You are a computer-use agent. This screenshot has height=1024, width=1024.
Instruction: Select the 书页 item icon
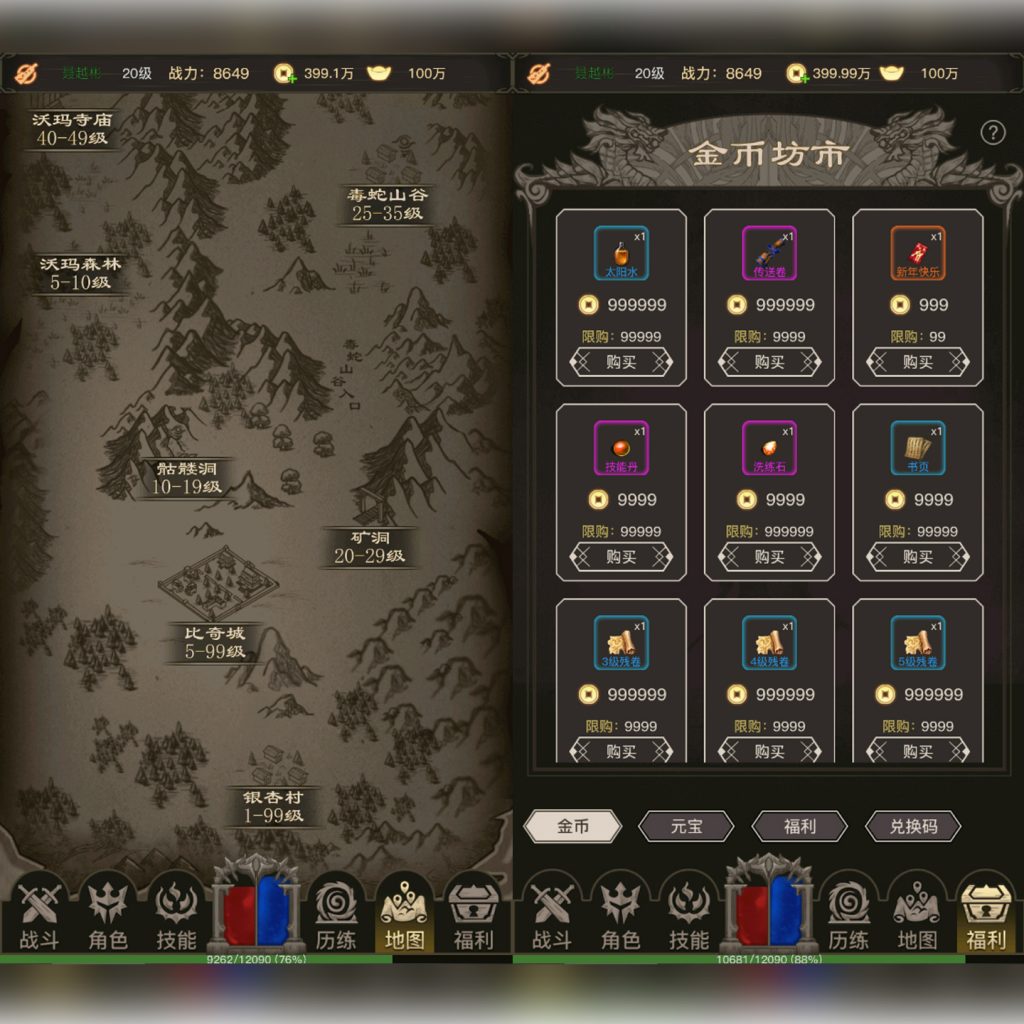coord(917,447)
